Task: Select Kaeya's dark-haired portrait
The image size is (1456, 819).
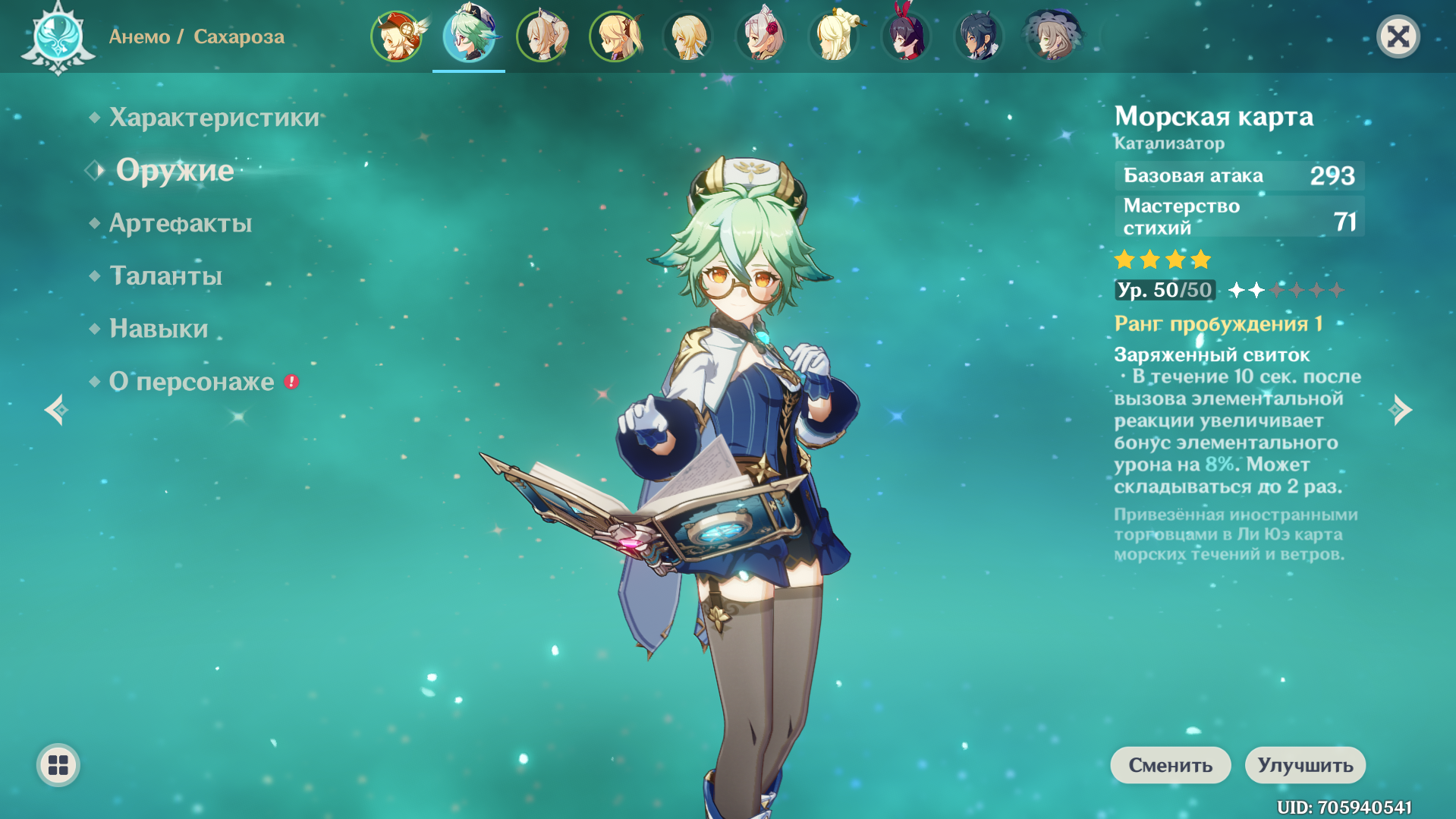Action: click(979, 36)
